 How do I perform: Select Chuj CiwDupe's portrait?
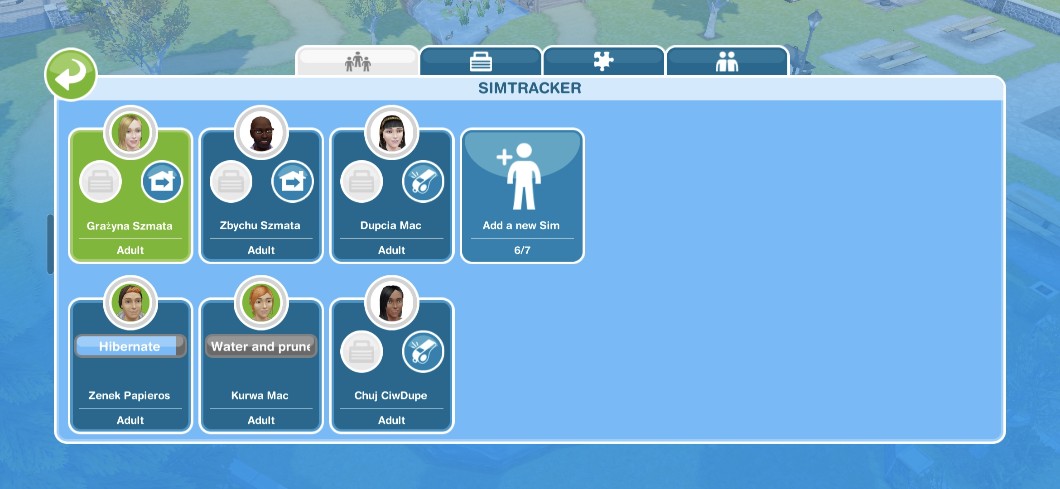(391, 301)
